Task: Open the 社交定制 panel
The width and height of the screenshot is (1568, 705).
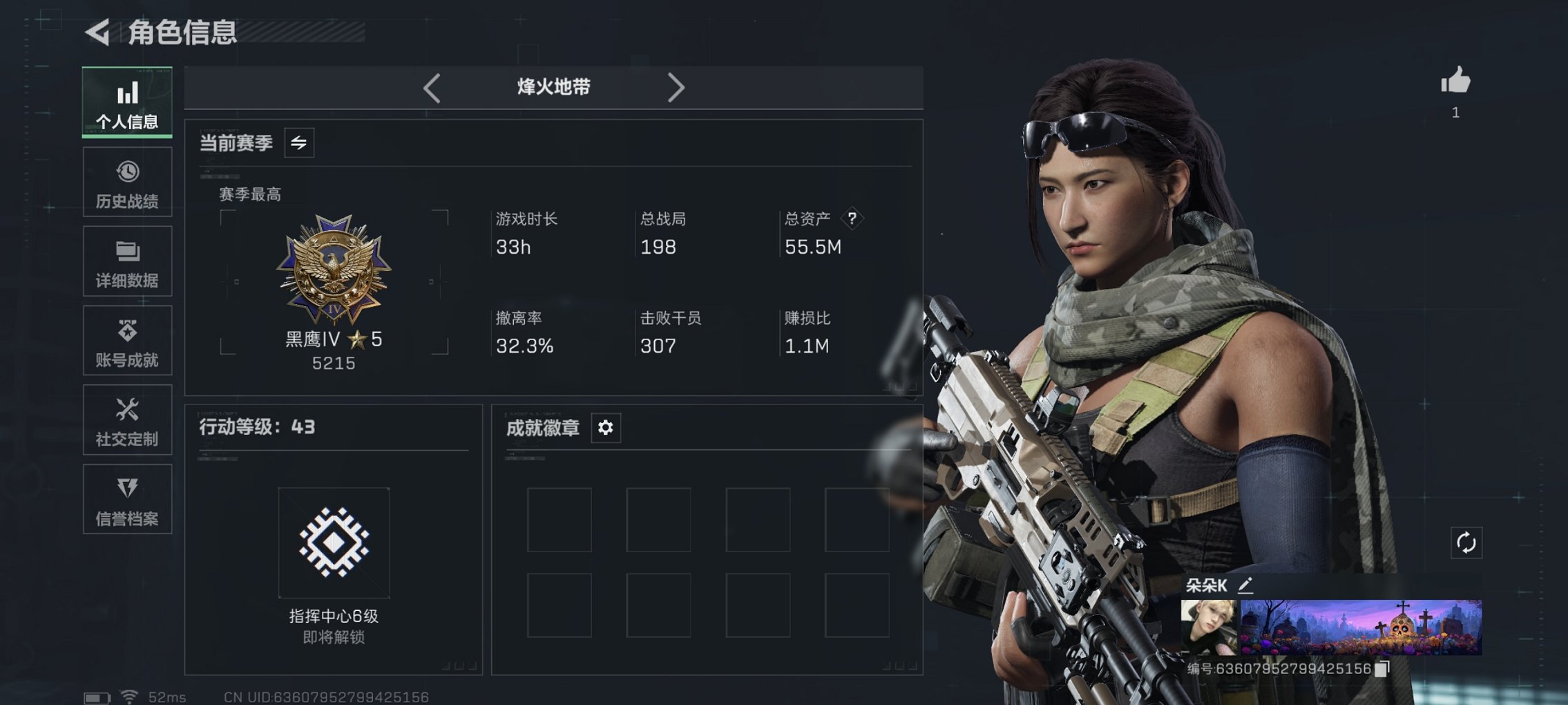Action: 126,420
